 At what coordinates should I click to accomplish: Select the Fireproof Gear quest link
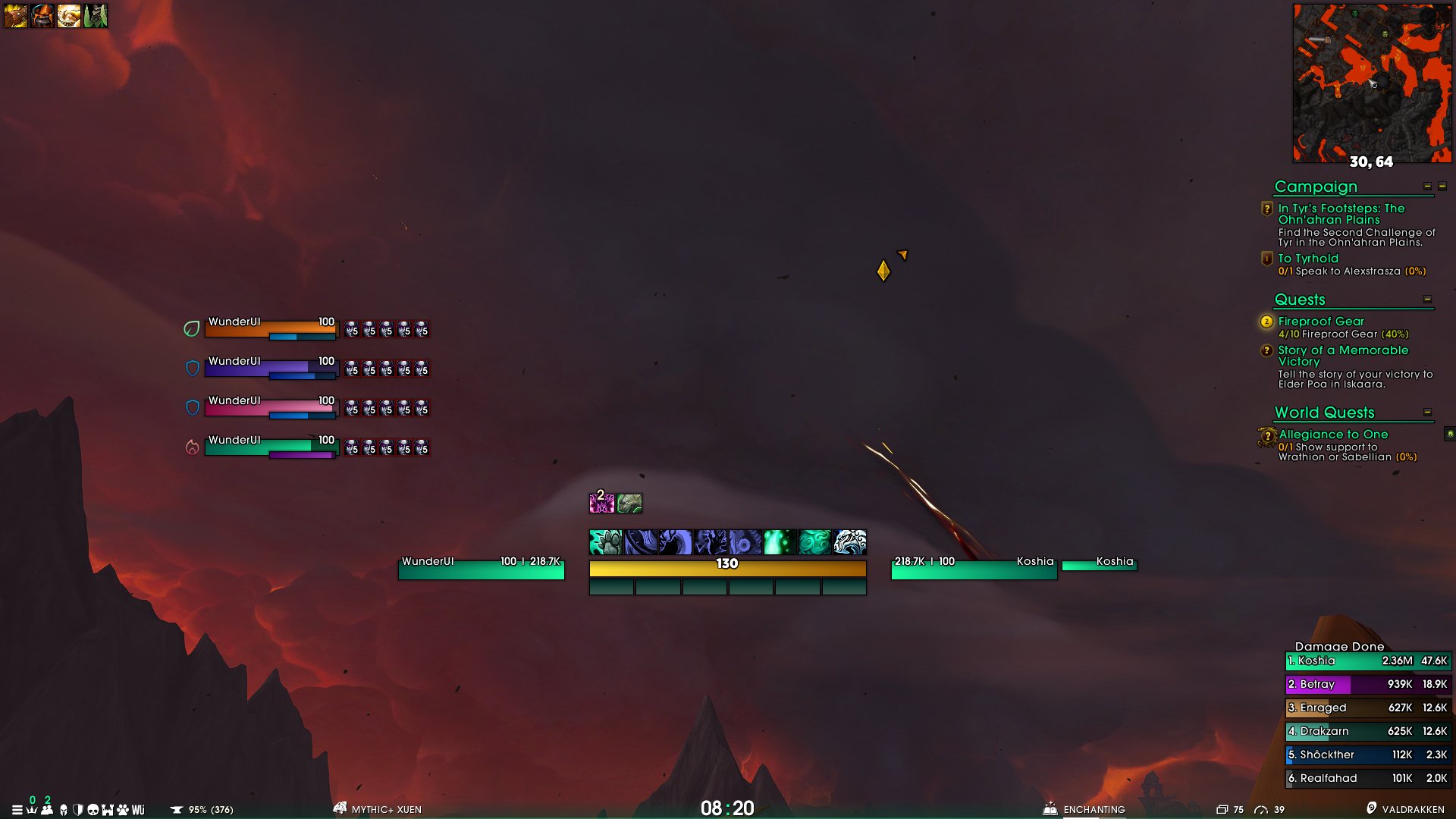tap(1321, 321)
